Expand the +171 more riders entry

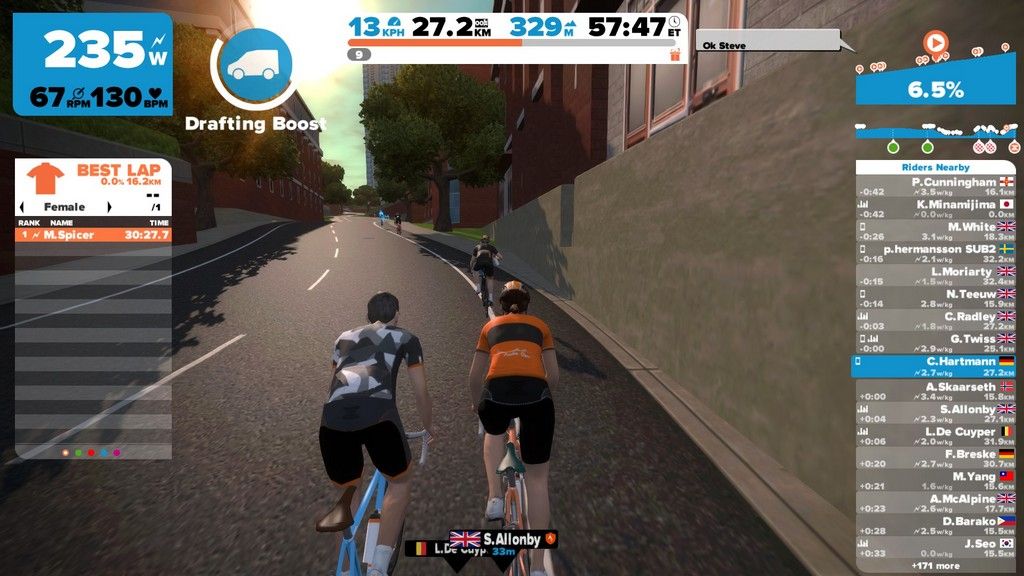(934, 566)
